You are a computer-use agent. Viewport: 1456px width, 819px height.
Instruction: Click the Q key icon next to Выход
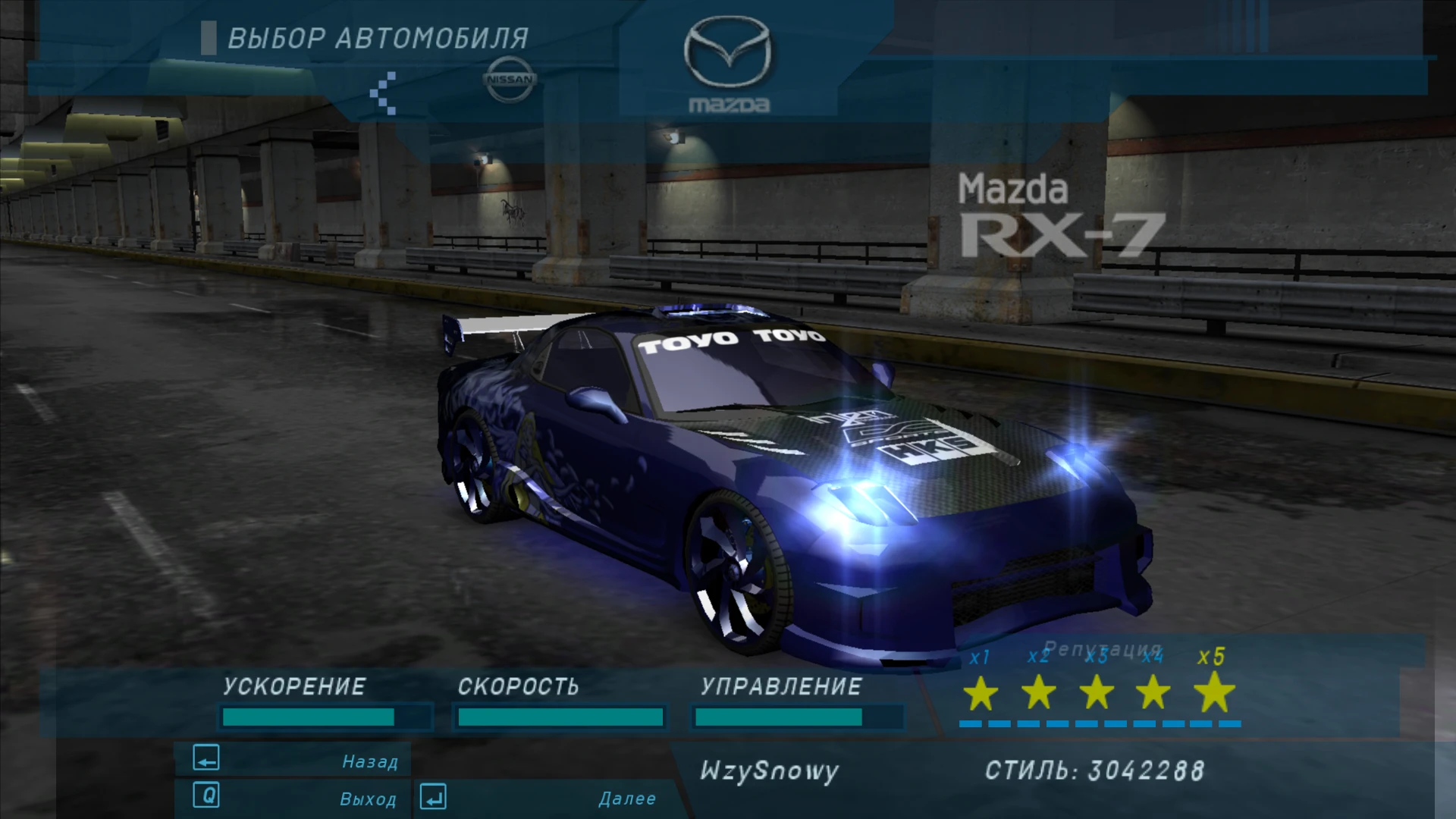coord(206,797)
